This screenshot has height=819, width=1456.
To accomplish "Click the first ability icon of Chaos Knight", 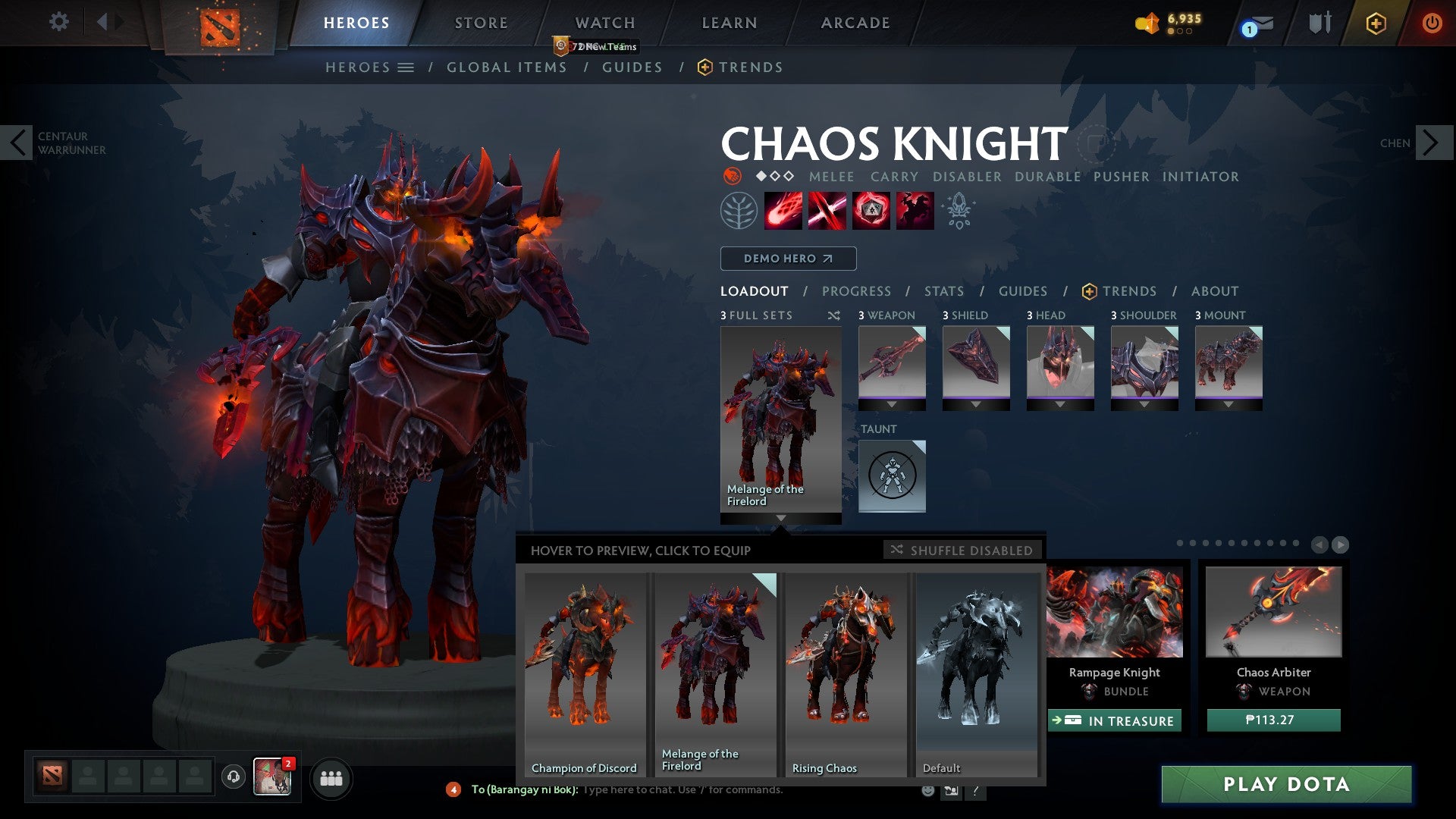I will click(782, 210).
